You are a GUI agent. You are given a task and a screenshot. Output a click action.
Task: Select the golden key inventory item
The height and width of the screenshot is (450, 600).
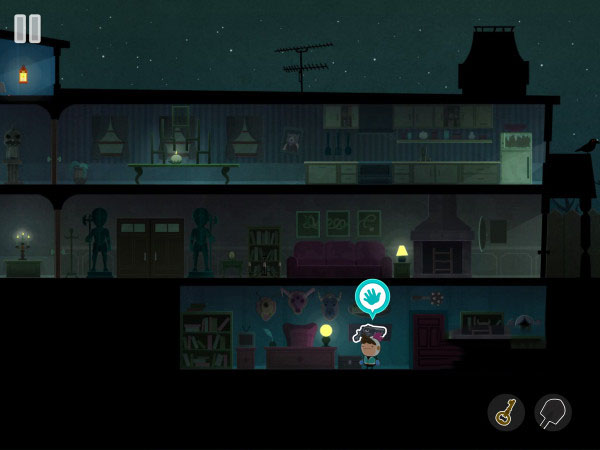[506, 412]
